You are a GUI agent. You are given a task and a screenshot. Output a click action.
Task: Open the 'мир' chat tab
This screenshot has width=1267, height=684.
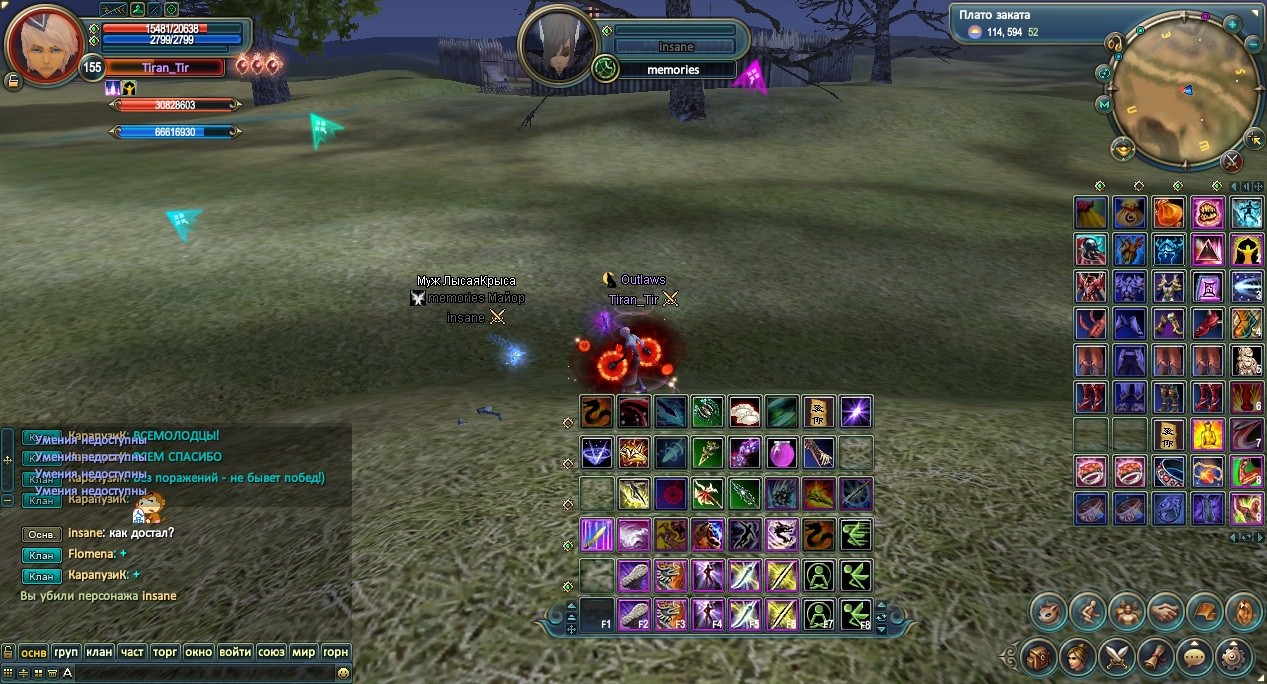click(x=304, y=652)
